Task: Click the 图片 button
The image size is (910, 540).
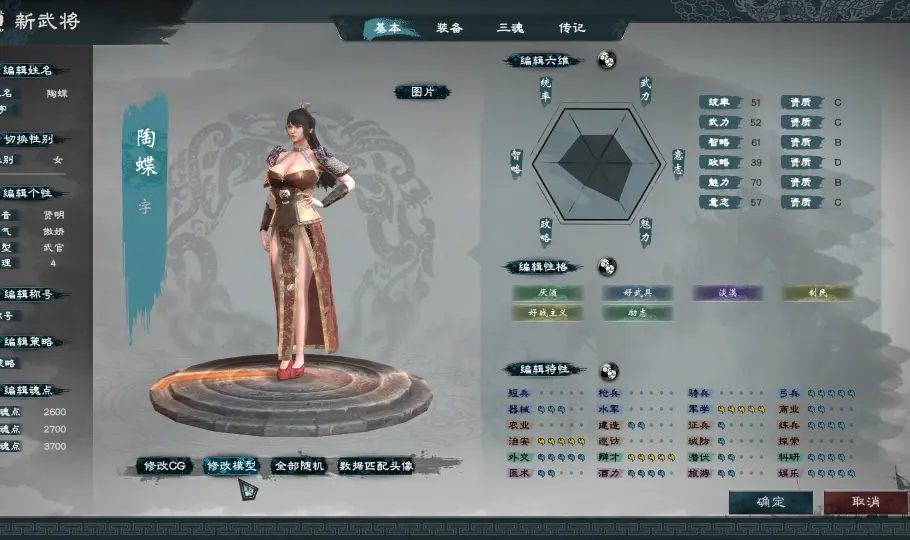Action: 423,91
